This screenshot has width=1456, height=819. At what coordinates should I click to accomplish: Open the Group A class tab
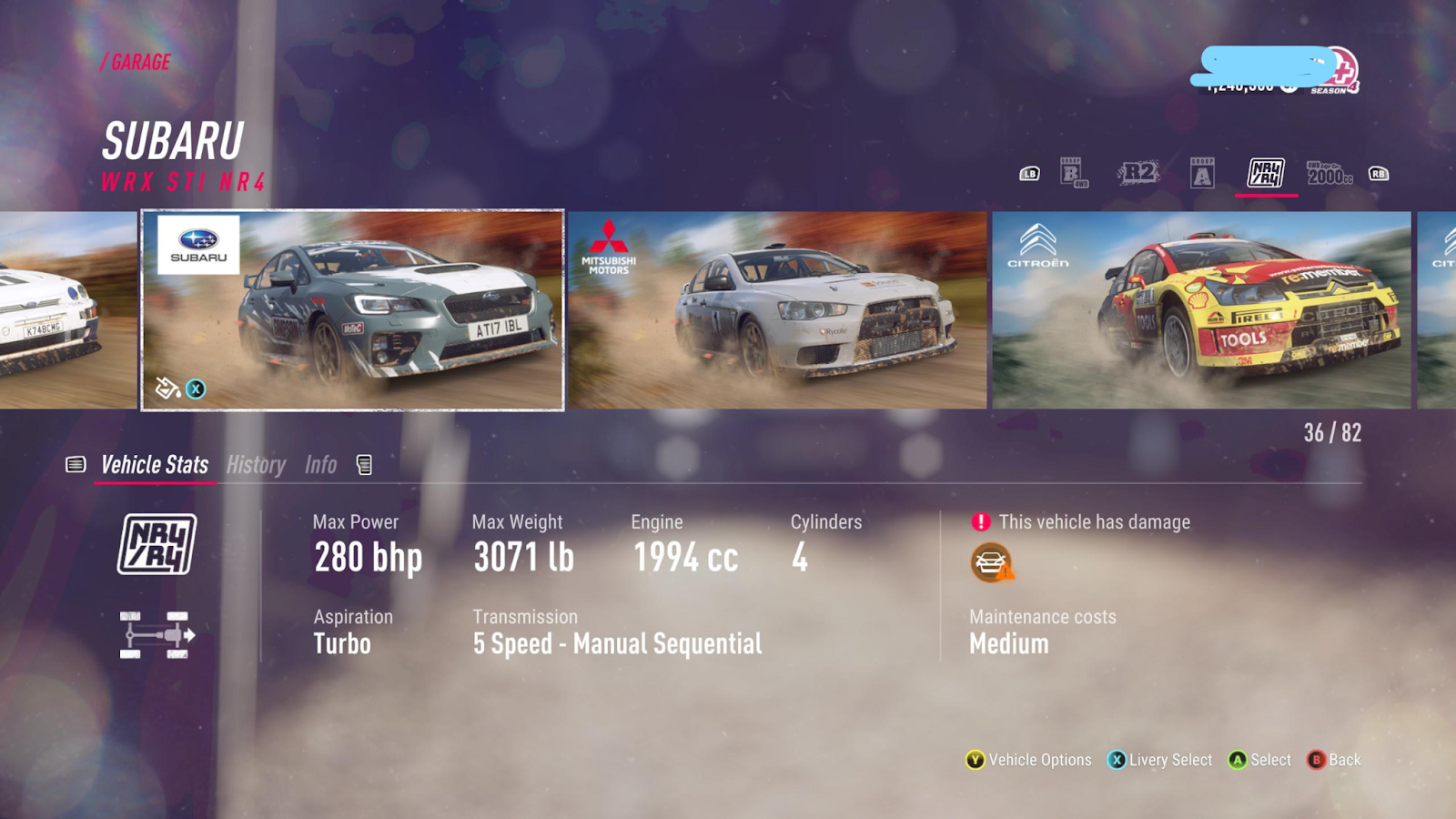pos(1202,173)
